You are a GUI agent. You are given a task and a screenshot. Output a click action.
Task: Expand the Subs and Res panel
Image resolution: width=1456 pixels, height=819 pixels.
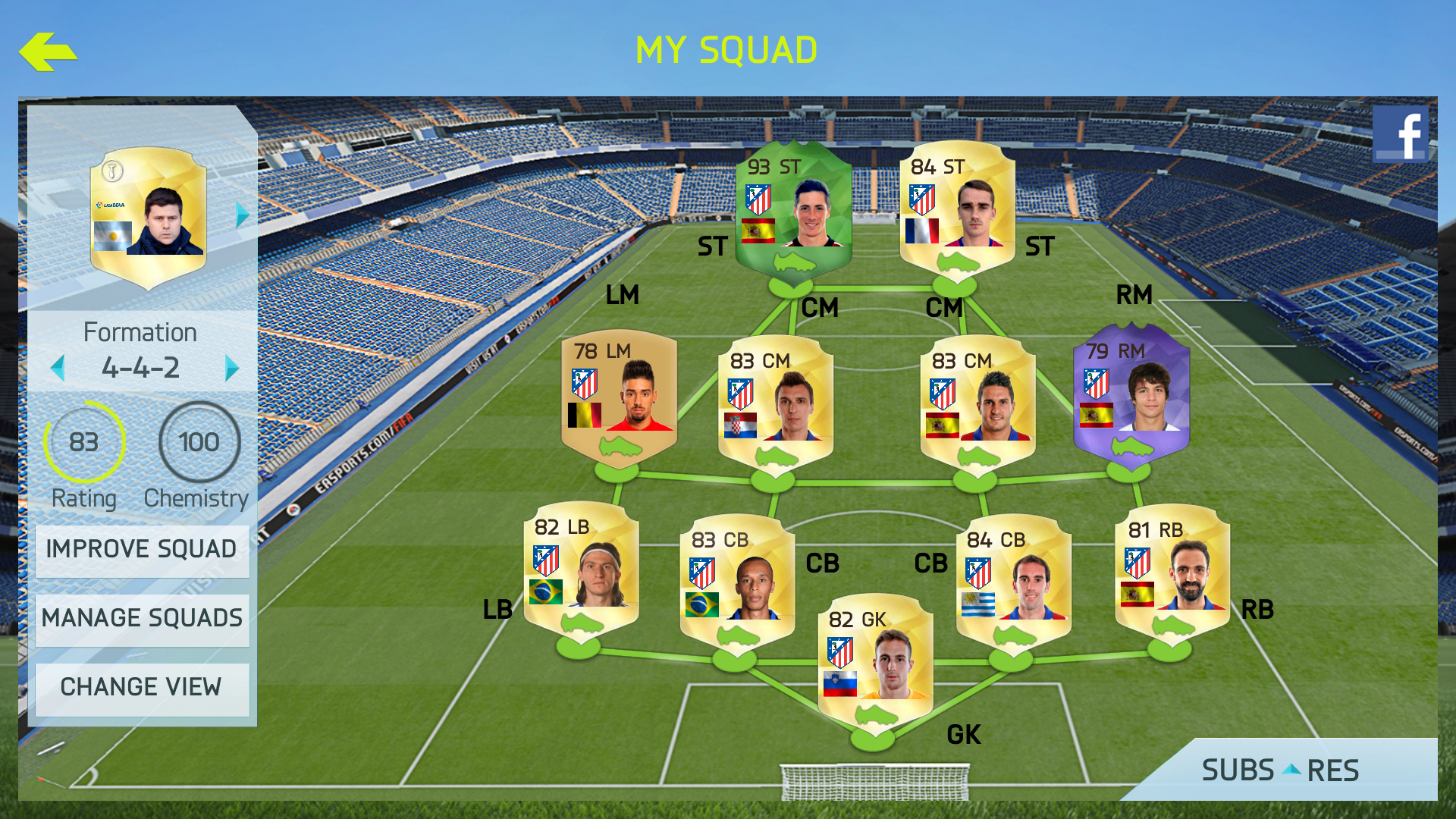(x=1280, y=770)
